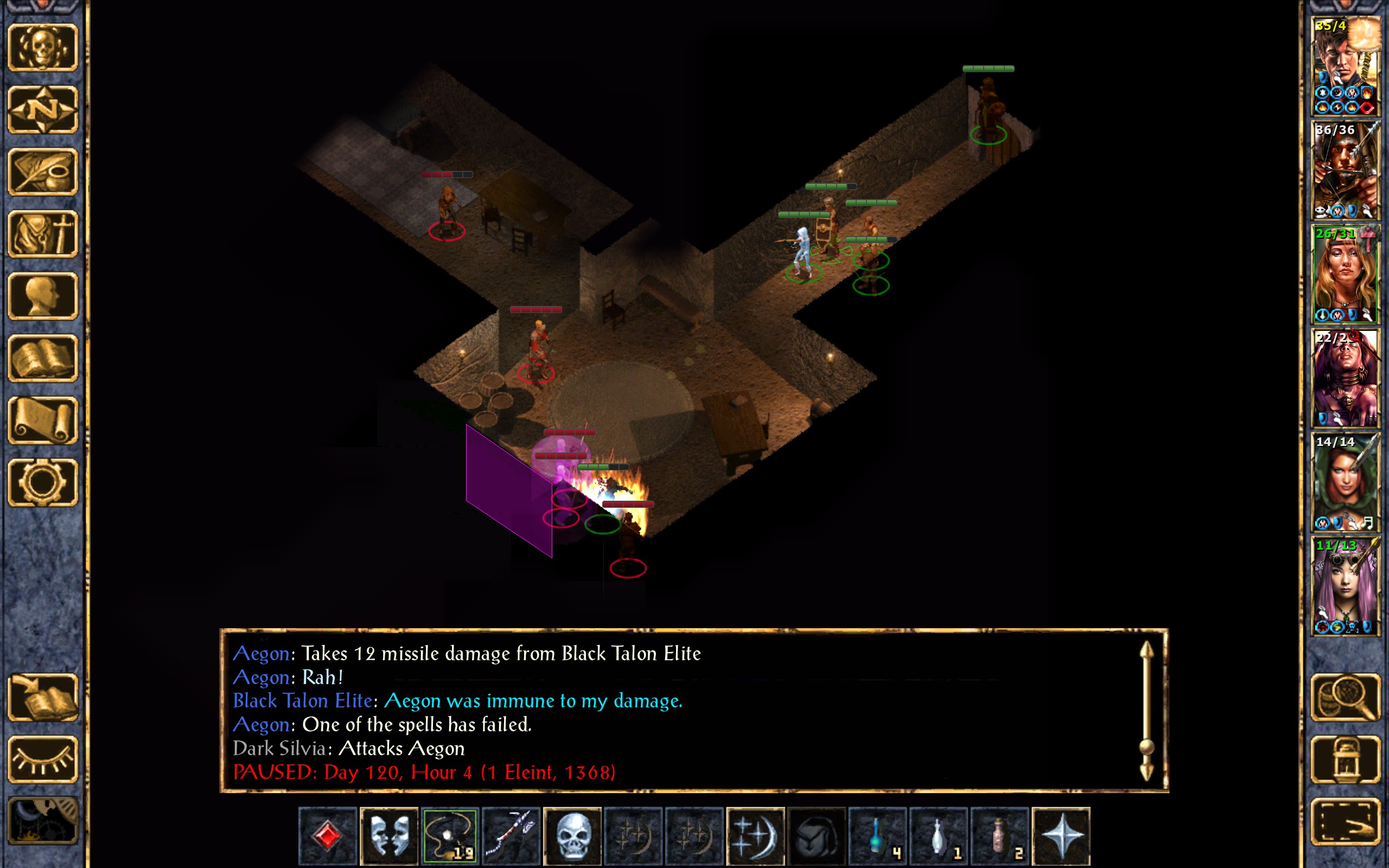This screenshot has height=868, width=1389.
Task: Select the red-haired green-hooded portrait
Action: click(x=1345, y=482)
